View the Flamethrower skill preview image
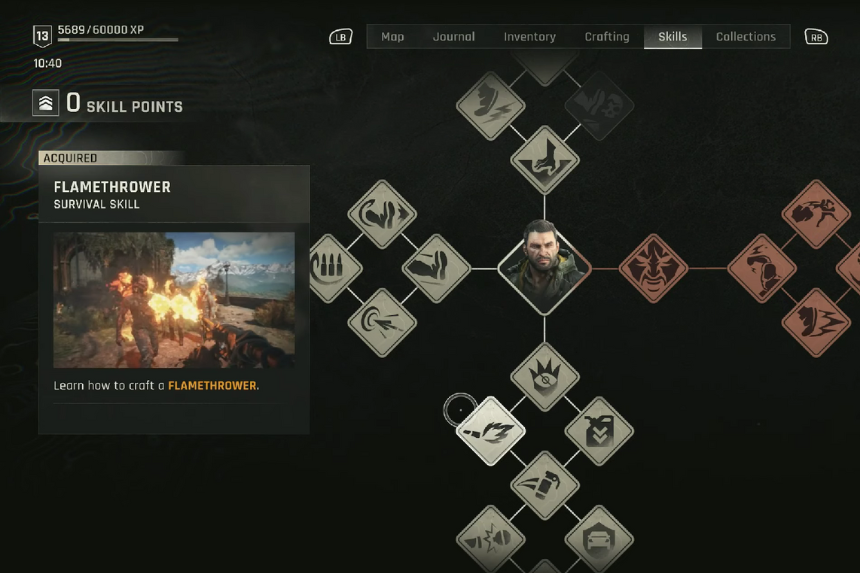This screenshot has width=860, height=573. pyautogui.click(x=174, y=300)
